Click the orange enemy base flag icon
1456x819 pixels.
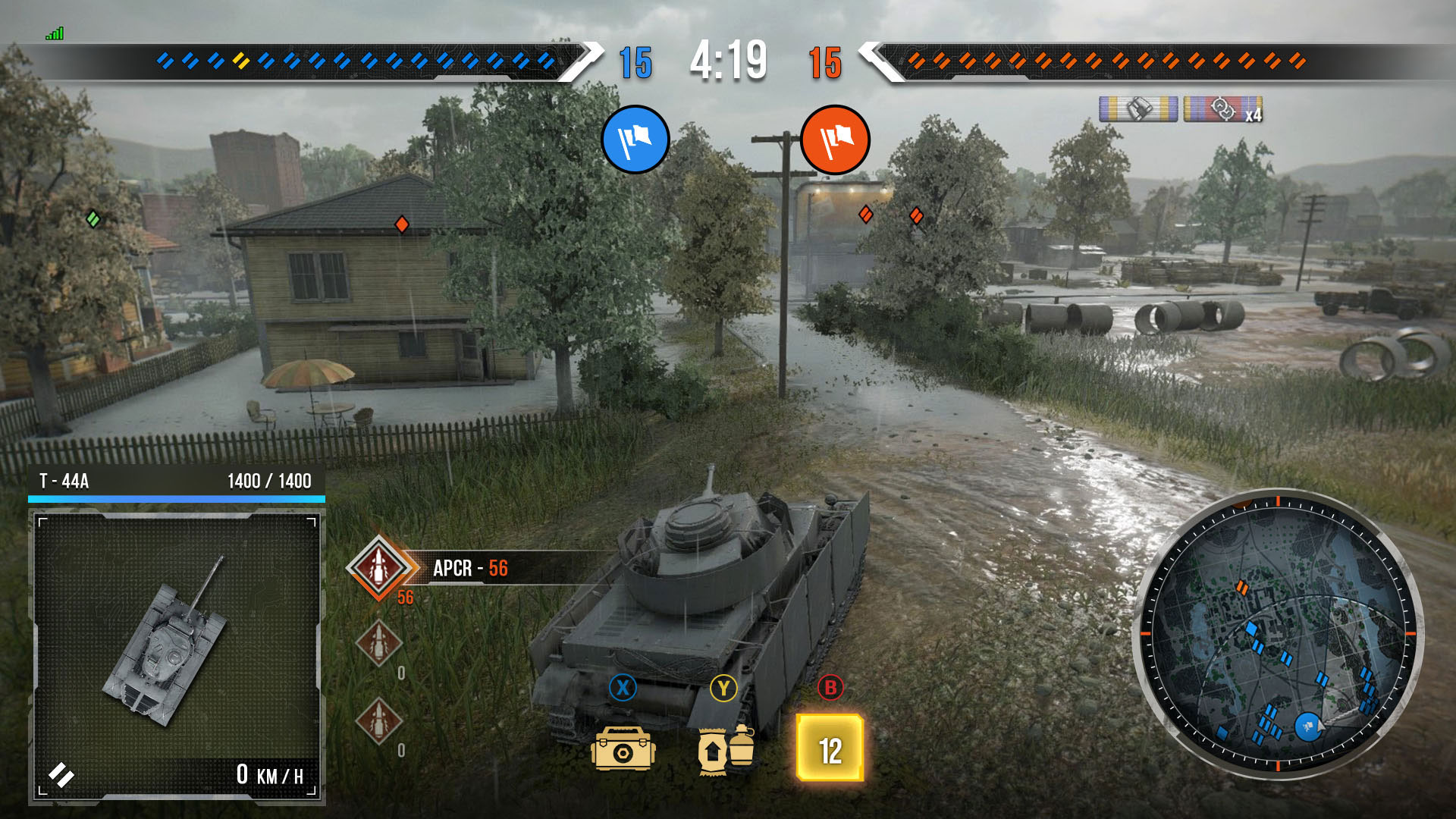coord(835,140)
